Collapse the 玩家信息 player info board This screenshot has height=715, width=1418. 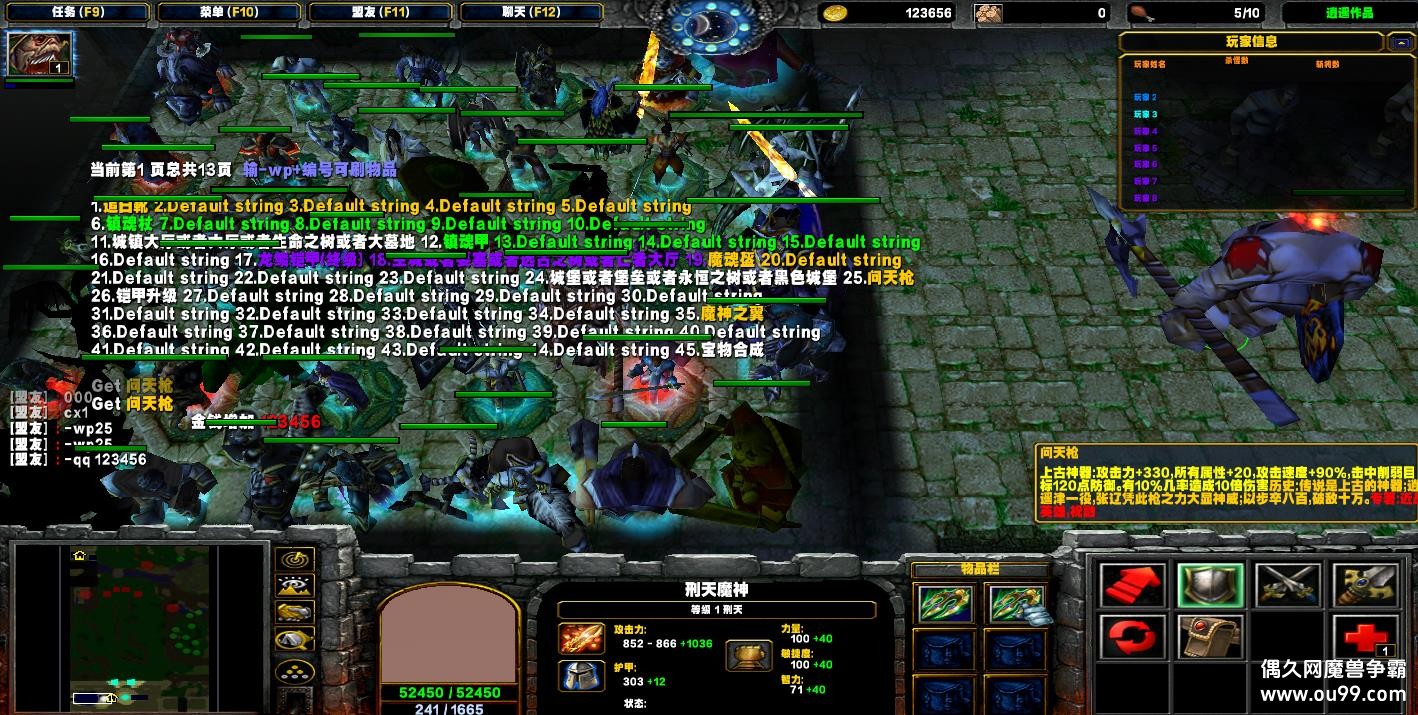pyautogui.click(x=1398, y=42)
